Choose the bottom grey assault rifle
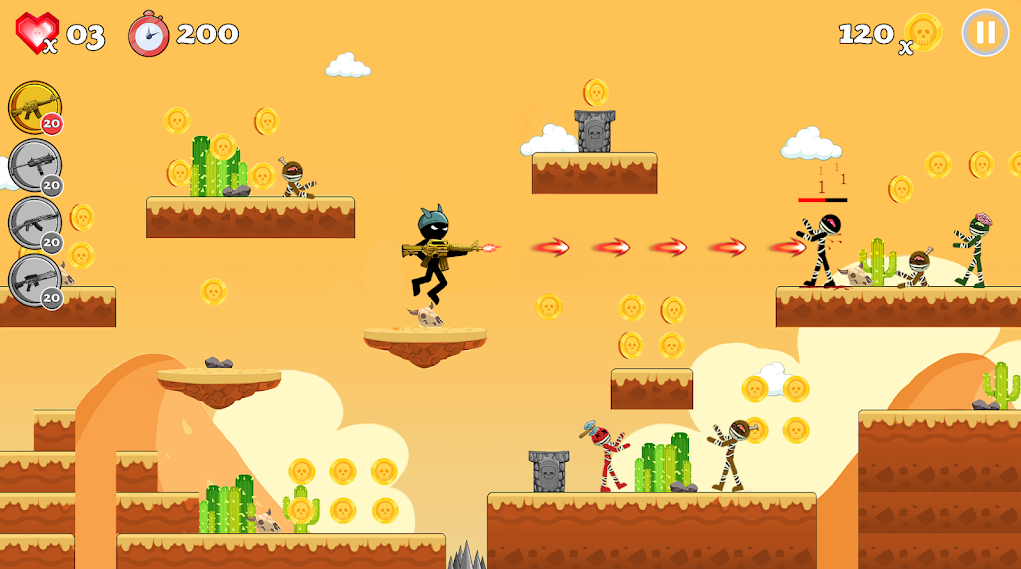1021x569 pixels. pyautogui.click(x=35, y=281)
